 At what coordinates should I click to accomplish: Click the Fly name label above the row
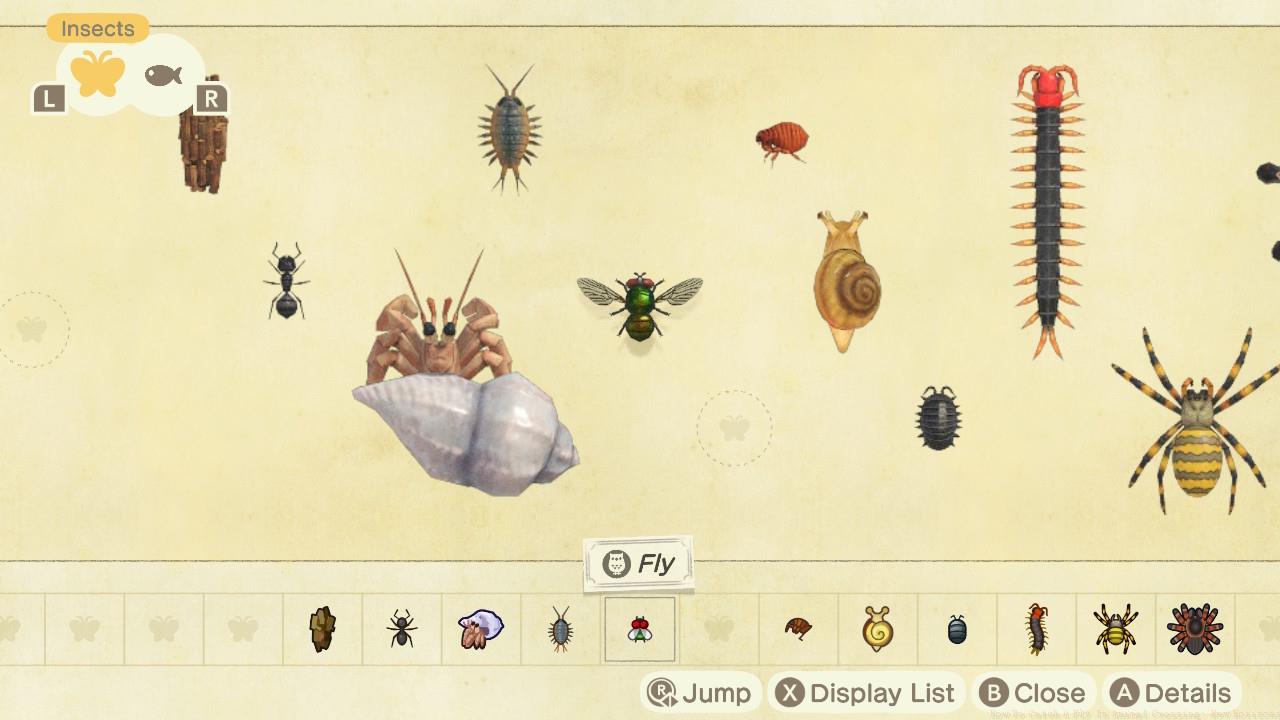click(638, 562)
